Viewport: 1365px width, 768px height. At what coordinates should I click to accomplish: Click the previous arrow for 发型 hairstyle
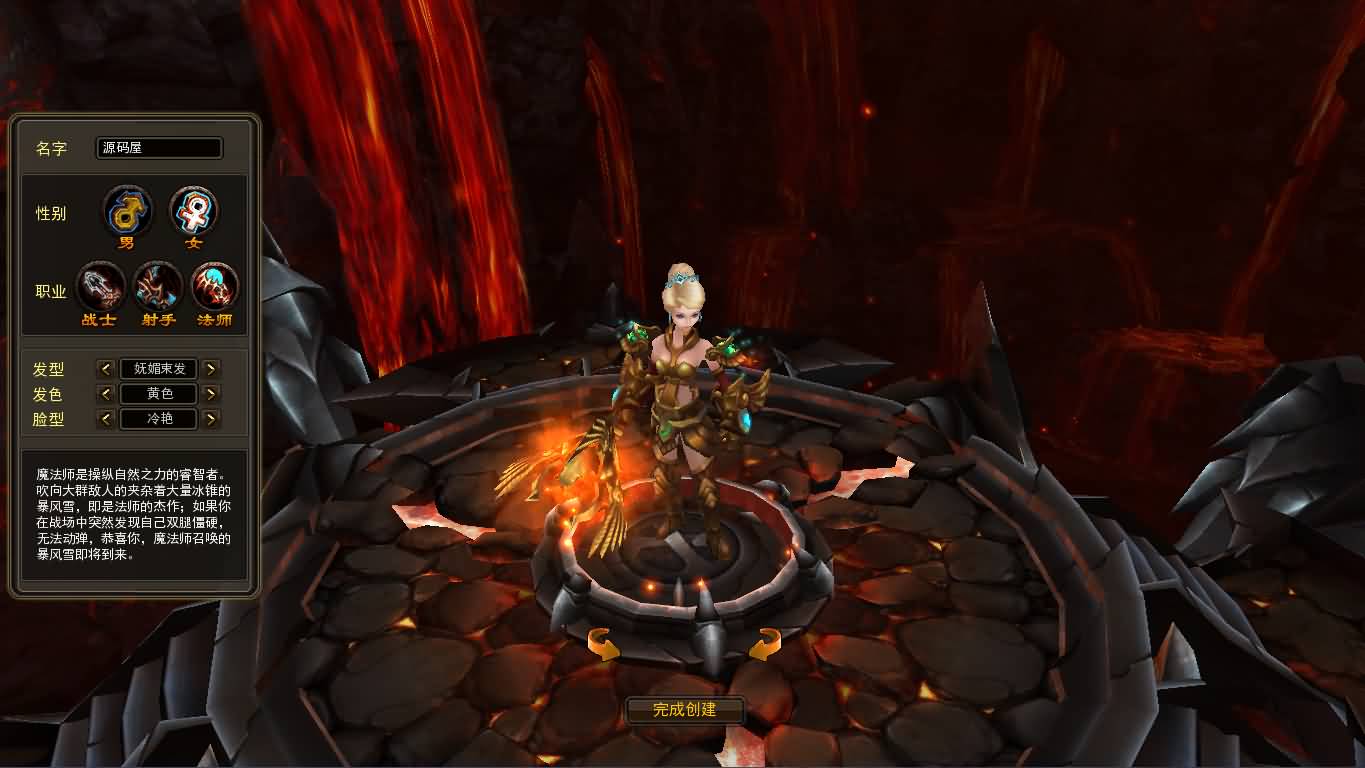click(x=106, y=368)
